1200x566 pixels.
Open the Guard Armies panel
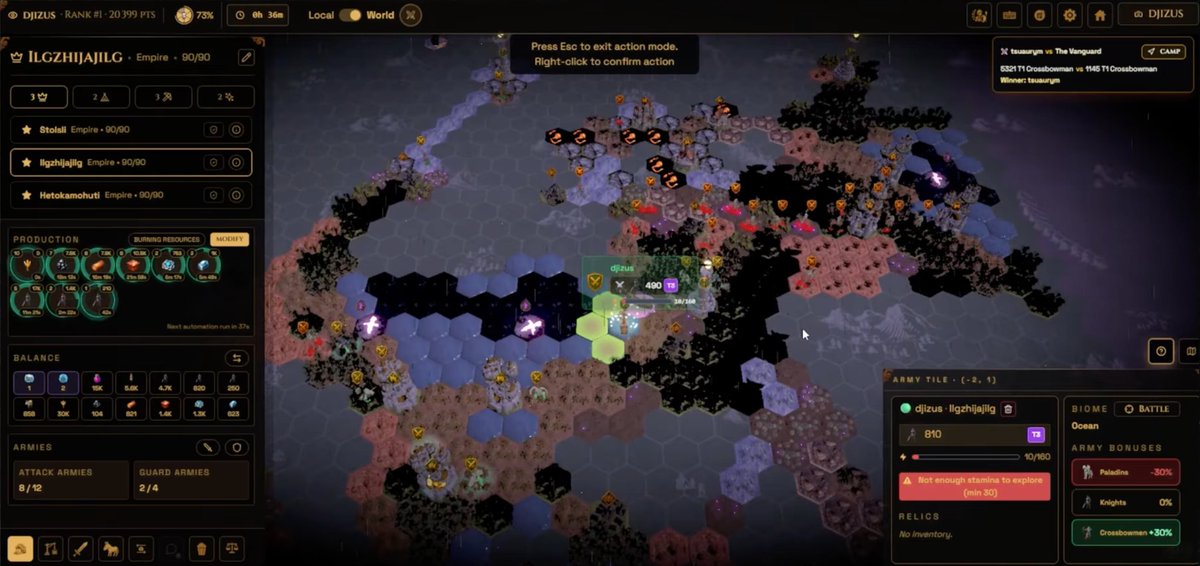tap(191, 480)
